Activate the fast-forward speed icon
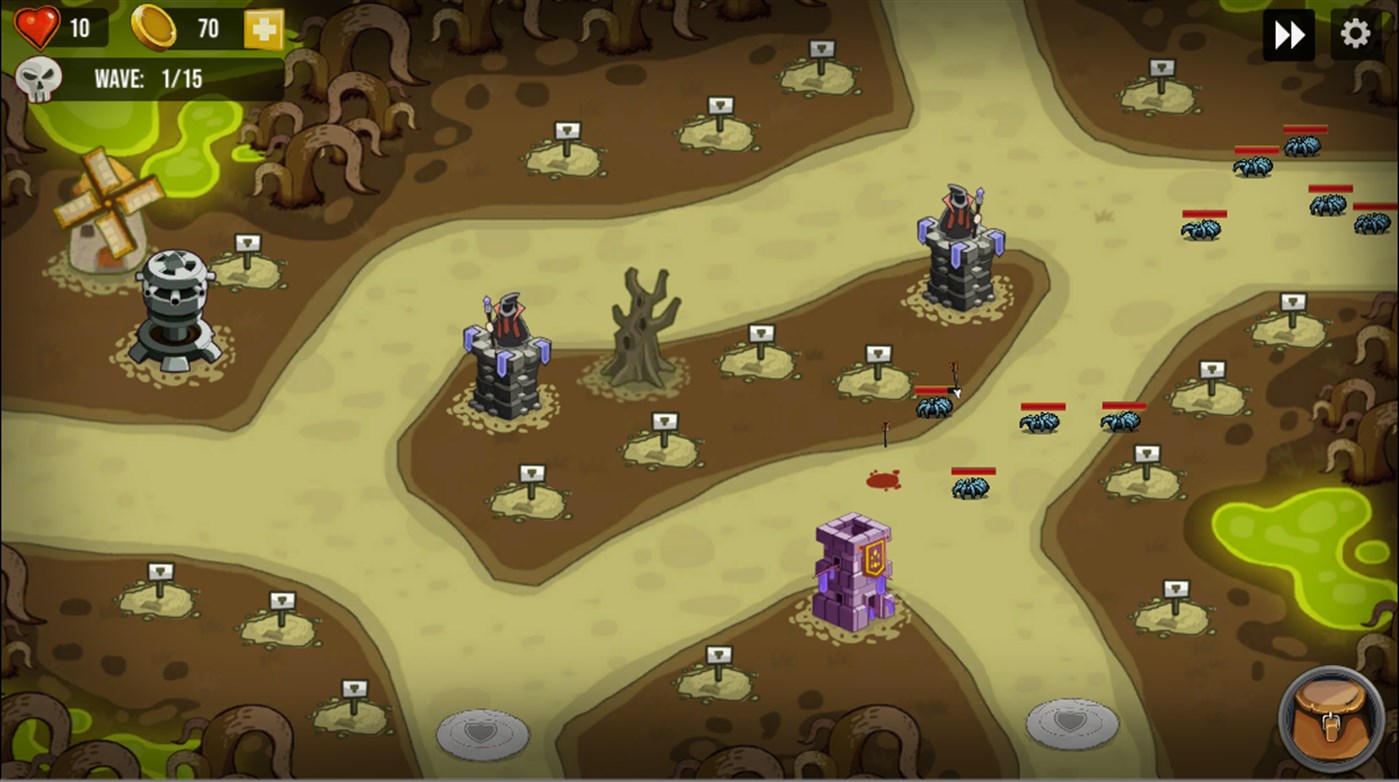This screenshot has width=1399, height=782. click(x=1288, y=33)
